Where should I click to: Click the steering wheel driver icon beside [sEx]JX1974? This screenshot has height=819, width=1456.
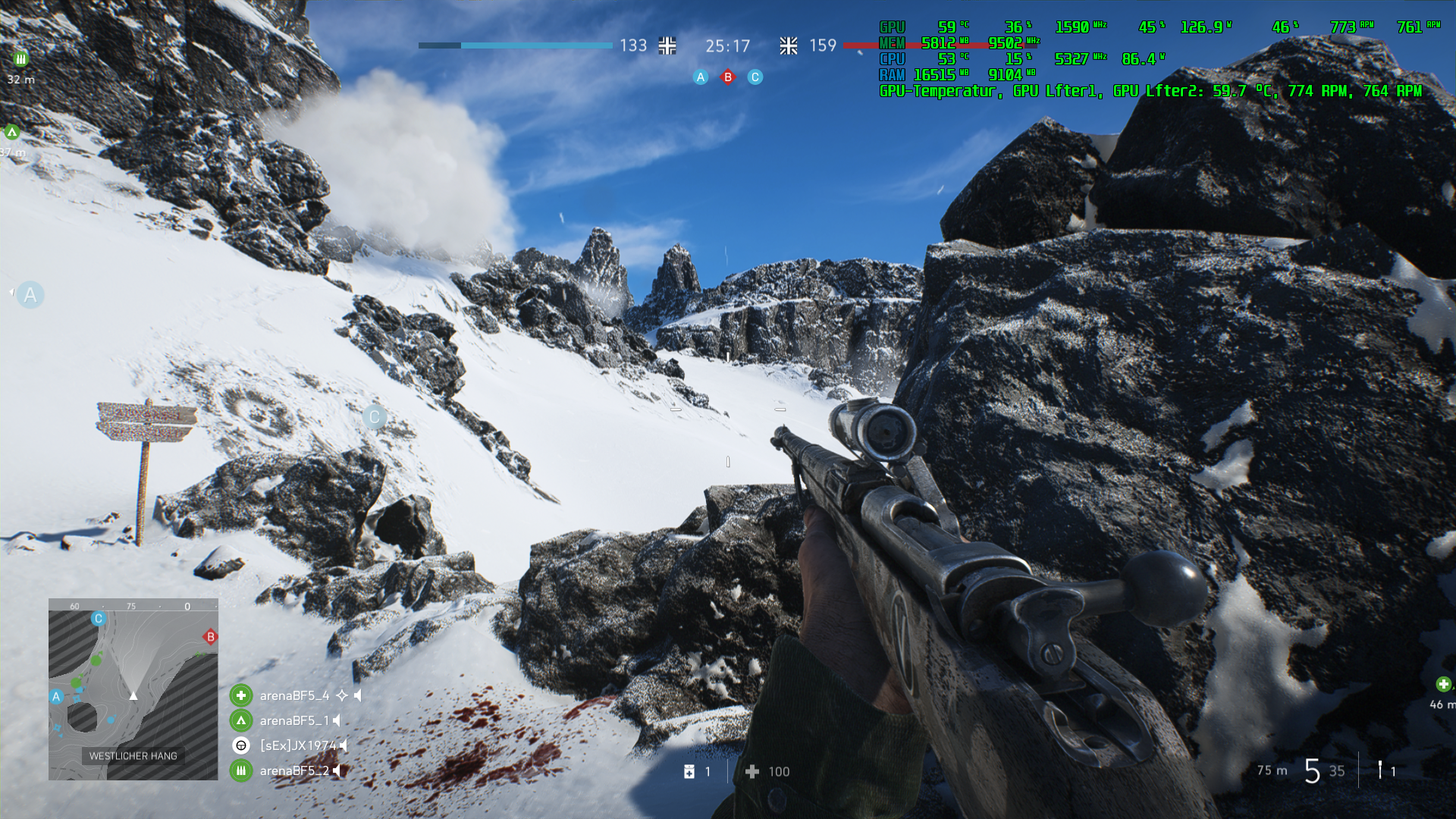coord(241,745)
